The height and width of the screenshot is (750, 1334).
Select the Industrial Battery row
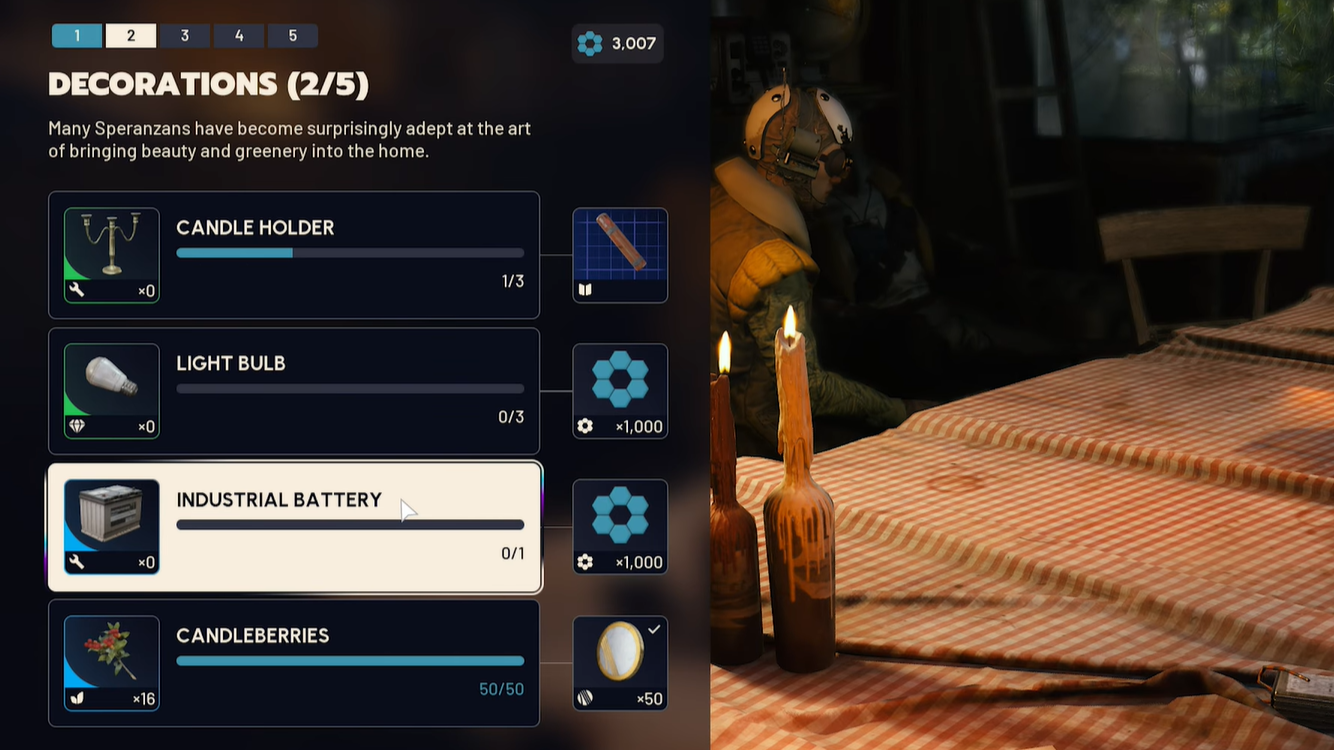pyautogui.click(x=350, y=527)
